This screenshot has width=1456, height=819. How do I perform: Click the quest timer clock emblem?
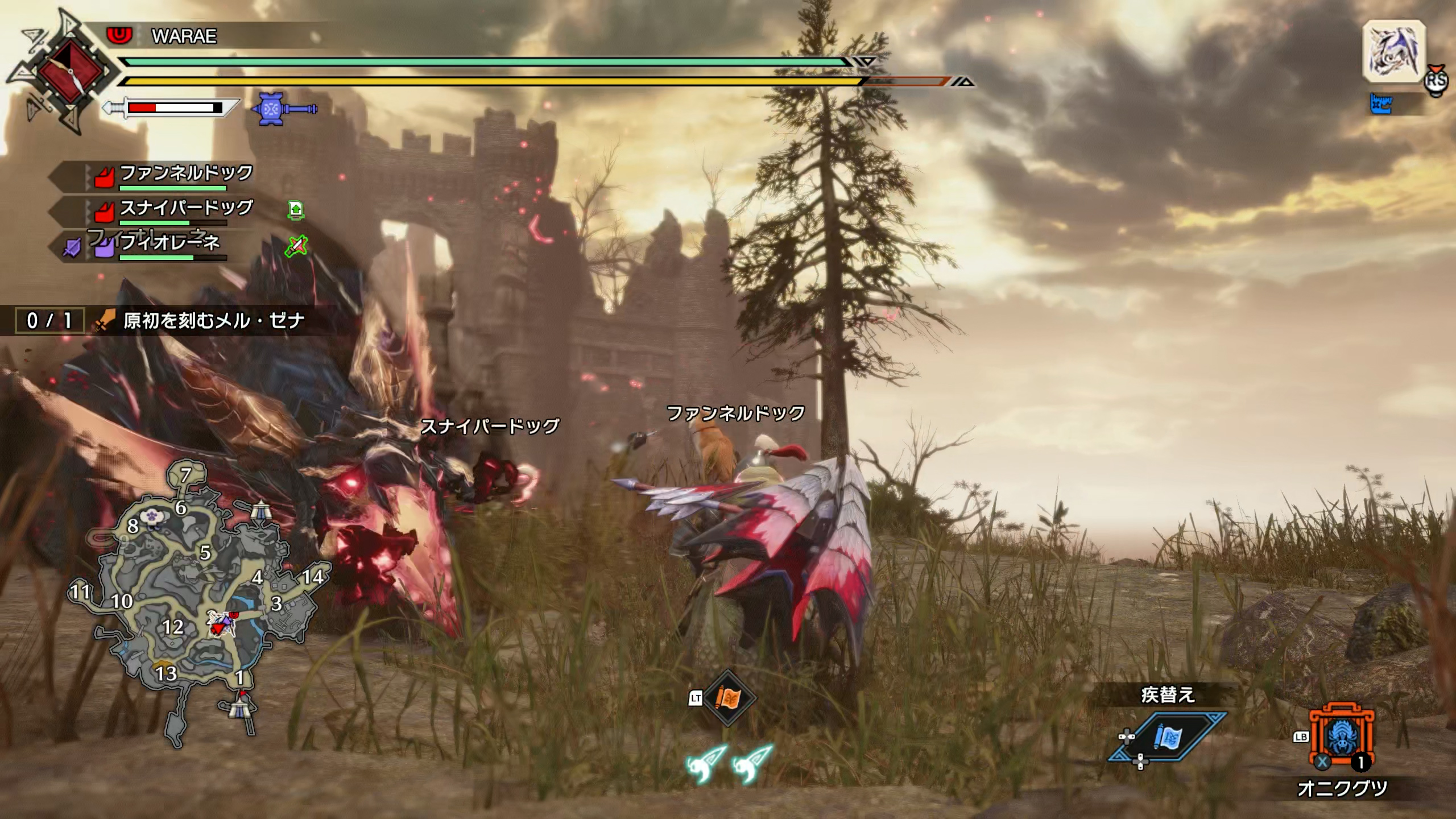pos(72,72)
